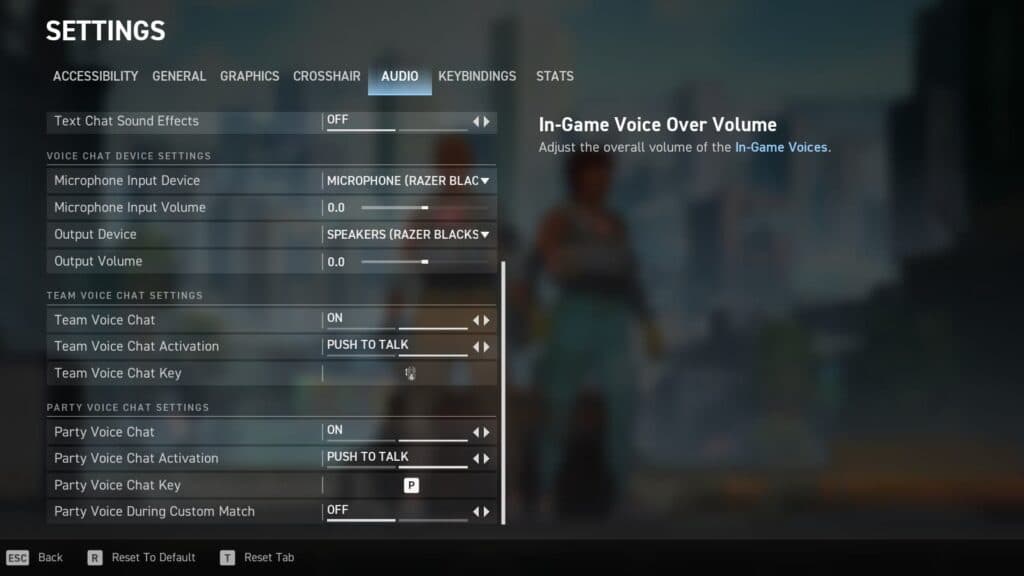1024x576 pixels.
Task: Go to the Graphics tab
Action: pyautogui.click(x=249, y=76)
